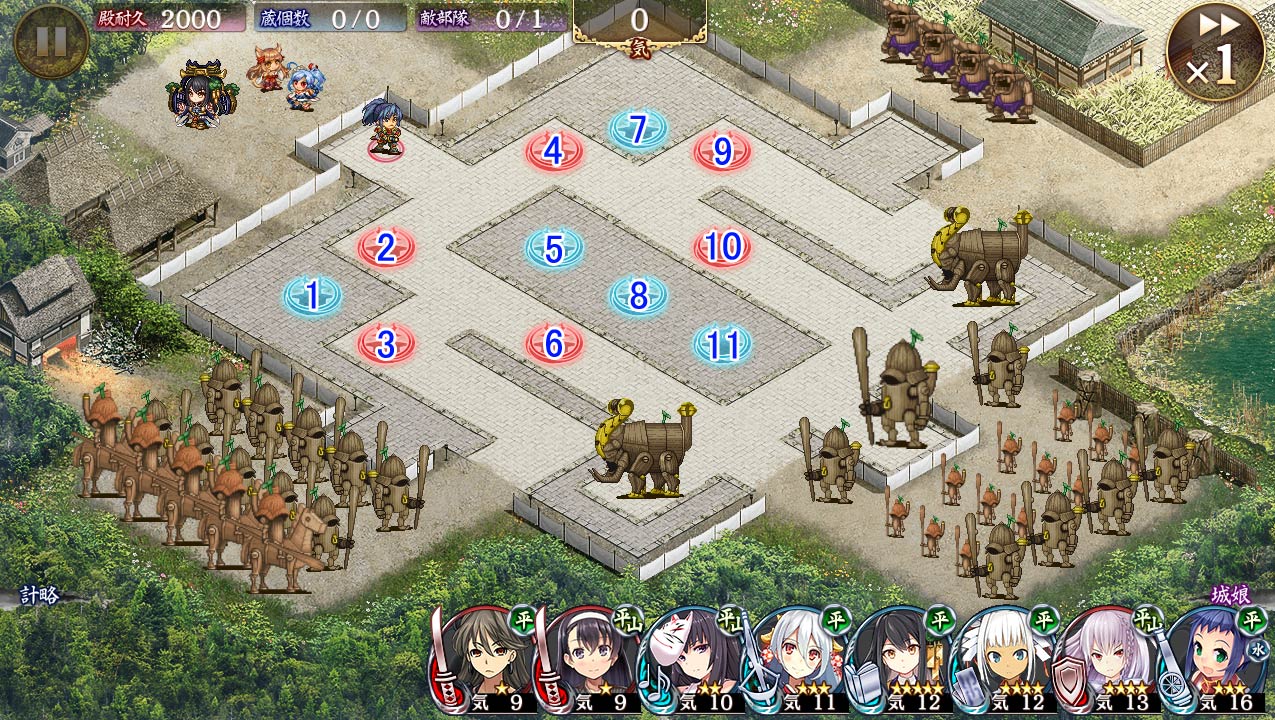Image resolution: width=1275 pixels, height=720 pixels.
Task: Select the blue deployment tile 11
Action: [722, 344]
